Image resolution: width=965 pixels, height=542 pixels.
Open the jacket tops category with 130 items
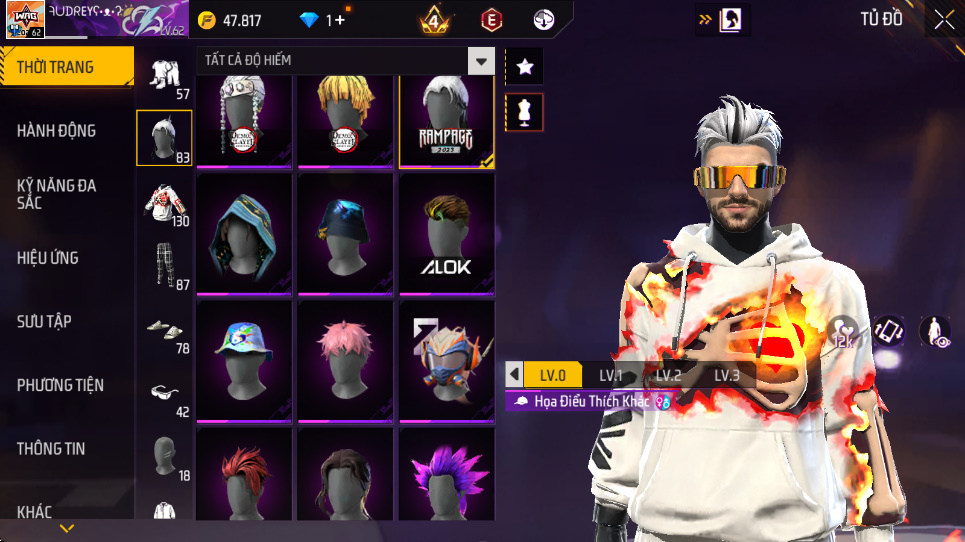click(164, 205)
